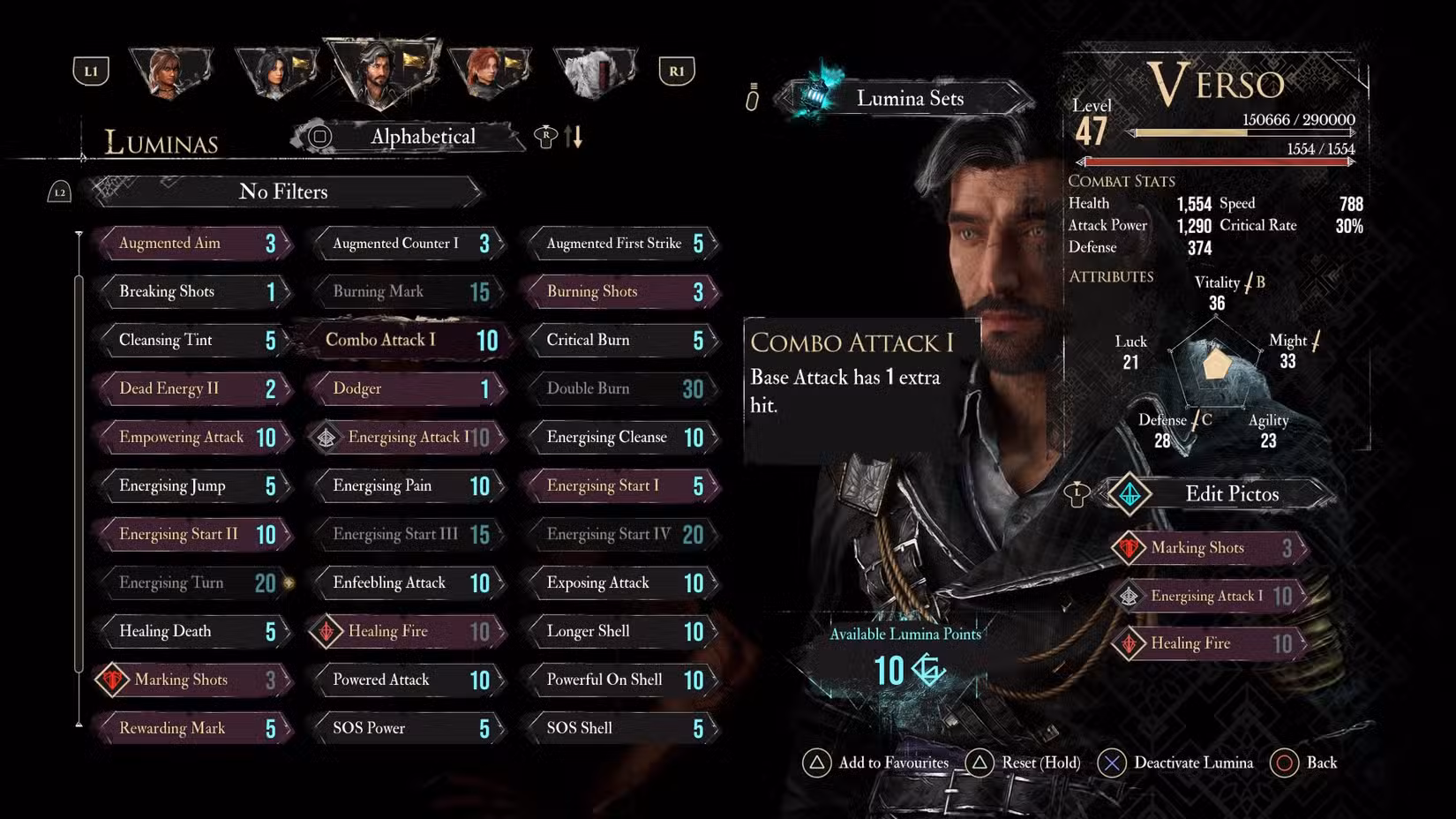Switch to the red-haired character portrait
This screenshot has height=819, width=1456.
(x=489, y=71)
